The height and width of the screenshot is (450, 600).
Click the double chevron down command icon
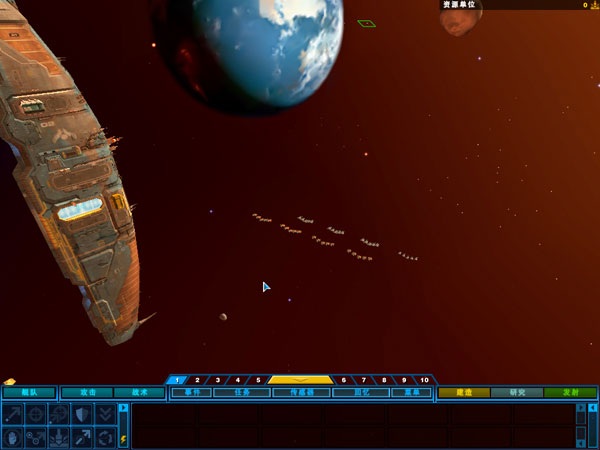106,414
